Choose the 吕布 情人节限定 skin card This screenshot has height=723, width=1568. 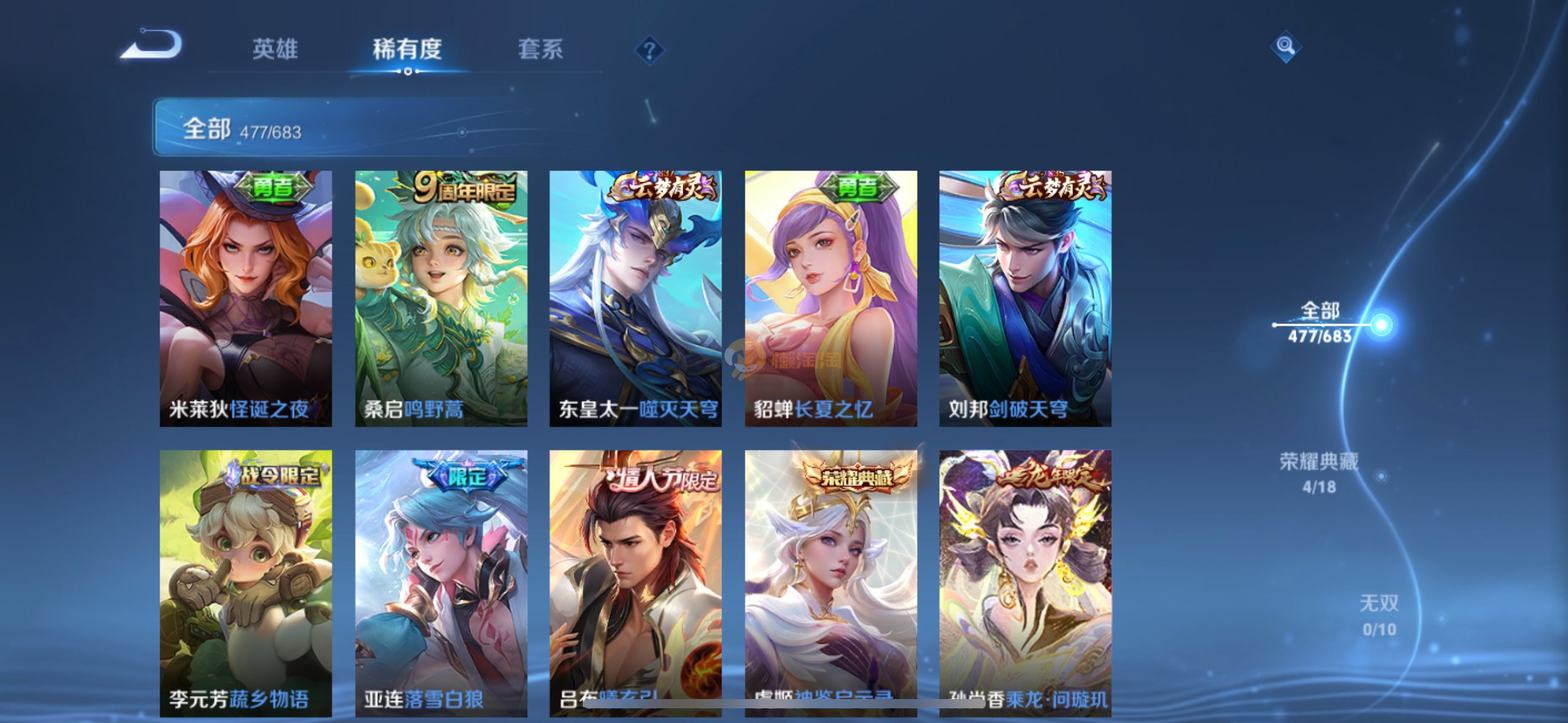636,583
